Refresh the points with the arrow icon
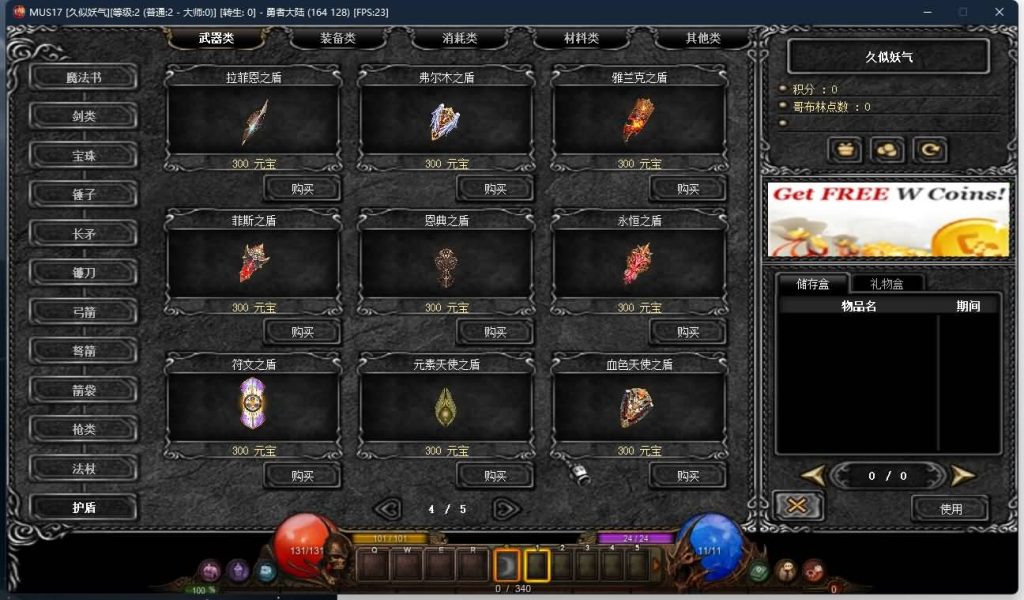 pos(930,150)
